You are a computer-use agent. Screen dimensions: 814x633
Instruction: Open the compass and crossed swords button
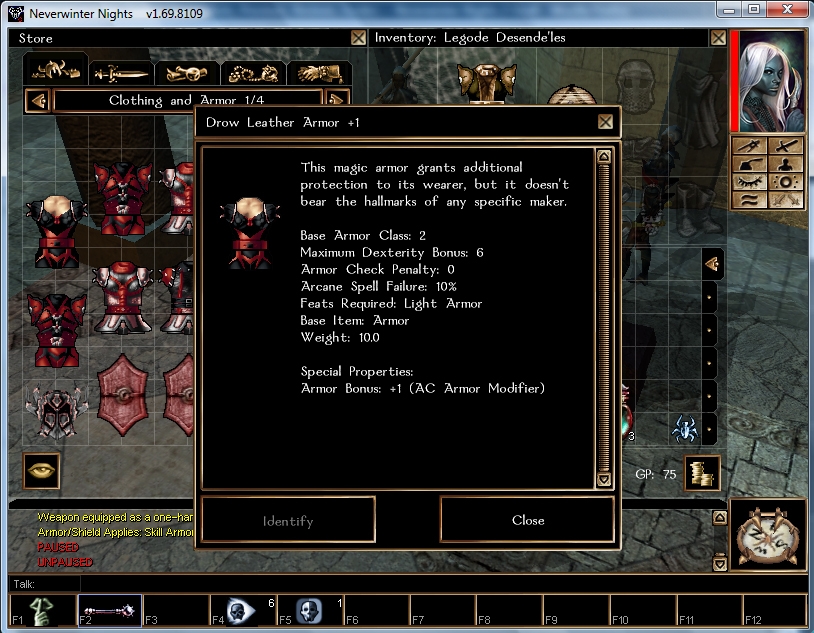(x=768, y=535)
